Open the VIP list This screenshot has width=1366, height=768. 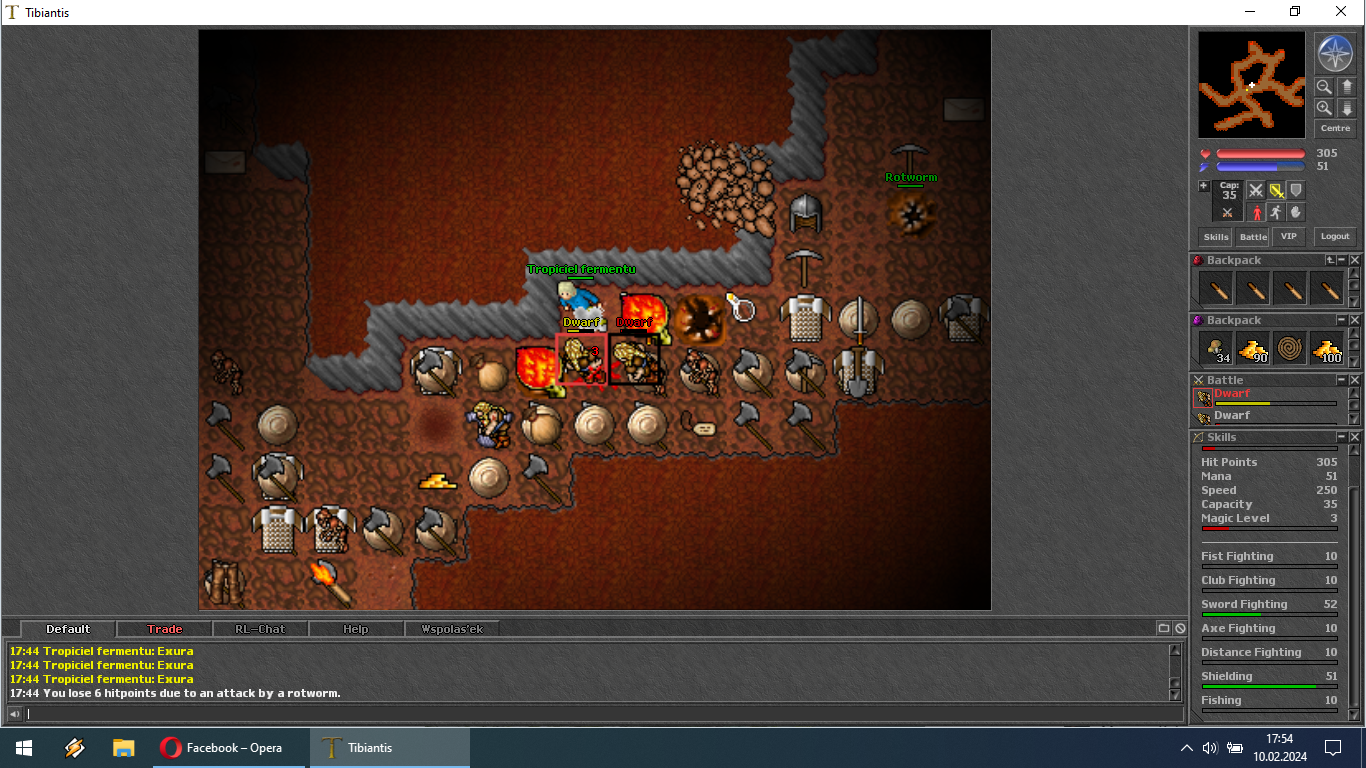[1288, 237]
